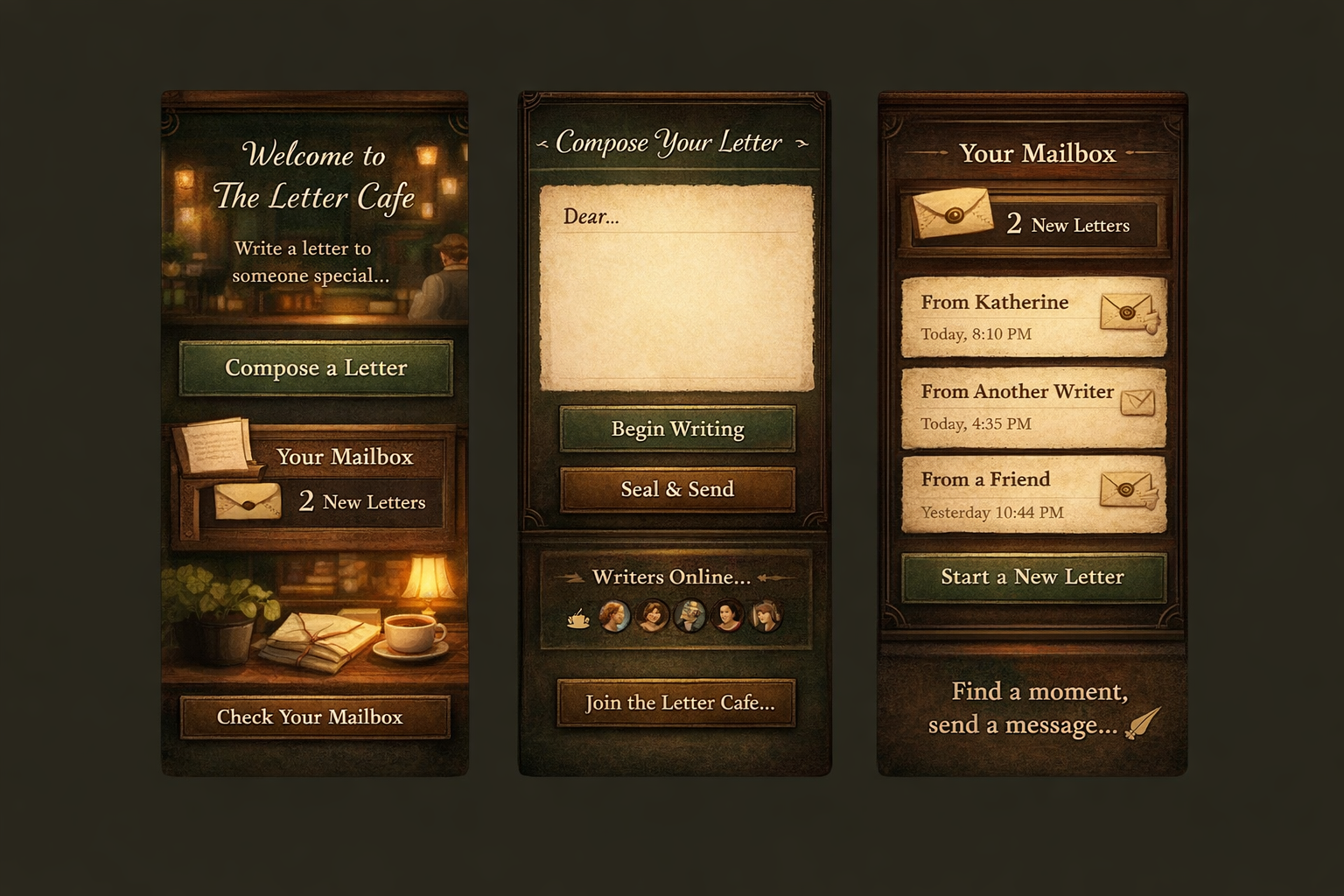Viewport: 1344px width, 896px height.
Task: Click the Compose a Letter button
Action: tap(316, 368)
